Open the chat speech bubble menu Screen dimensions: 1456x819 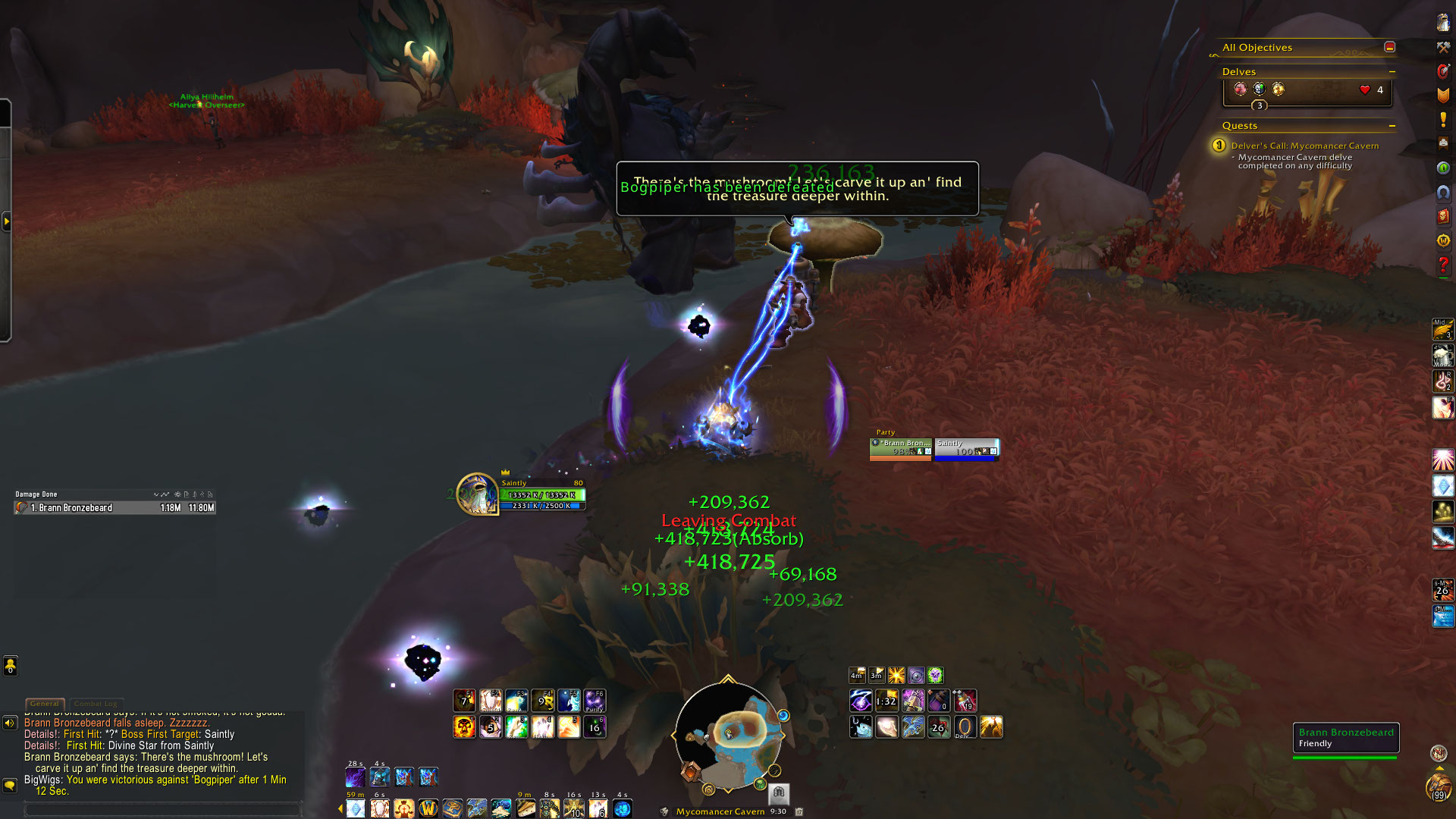click(10, 785)
